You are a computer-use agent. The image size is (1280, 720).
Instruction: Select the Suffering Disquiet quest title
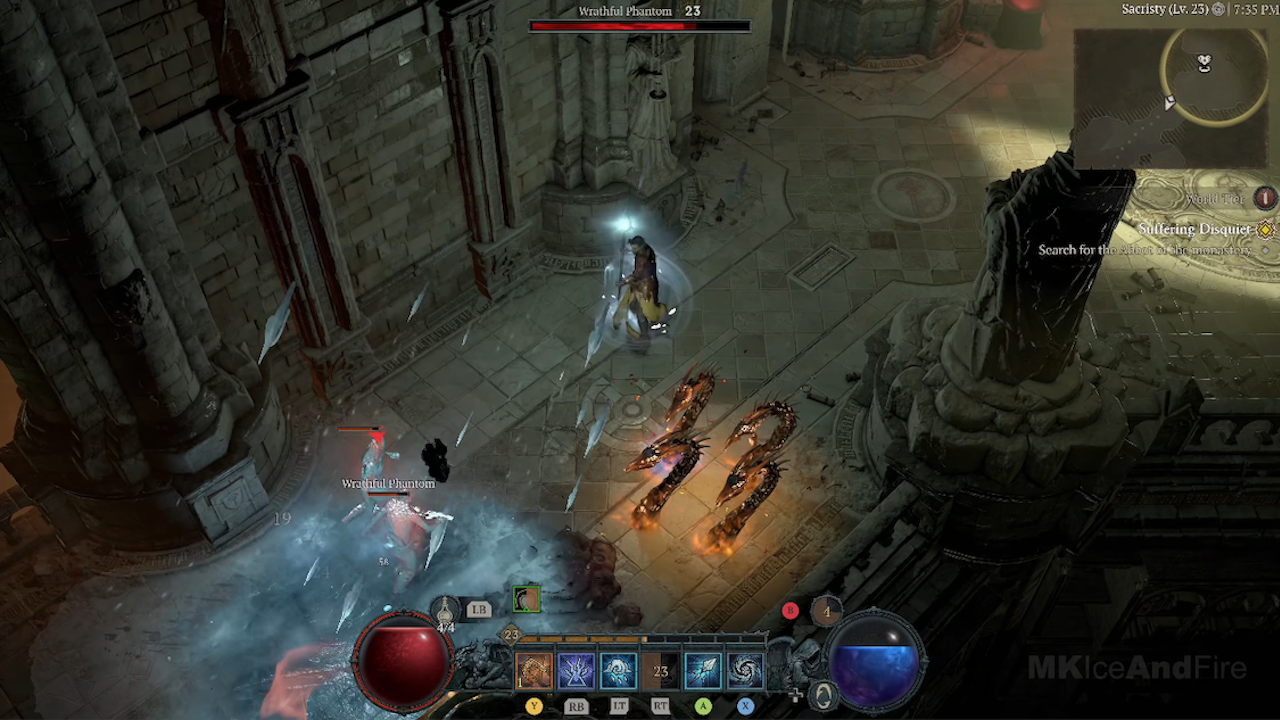click(x=1193, y=229)
